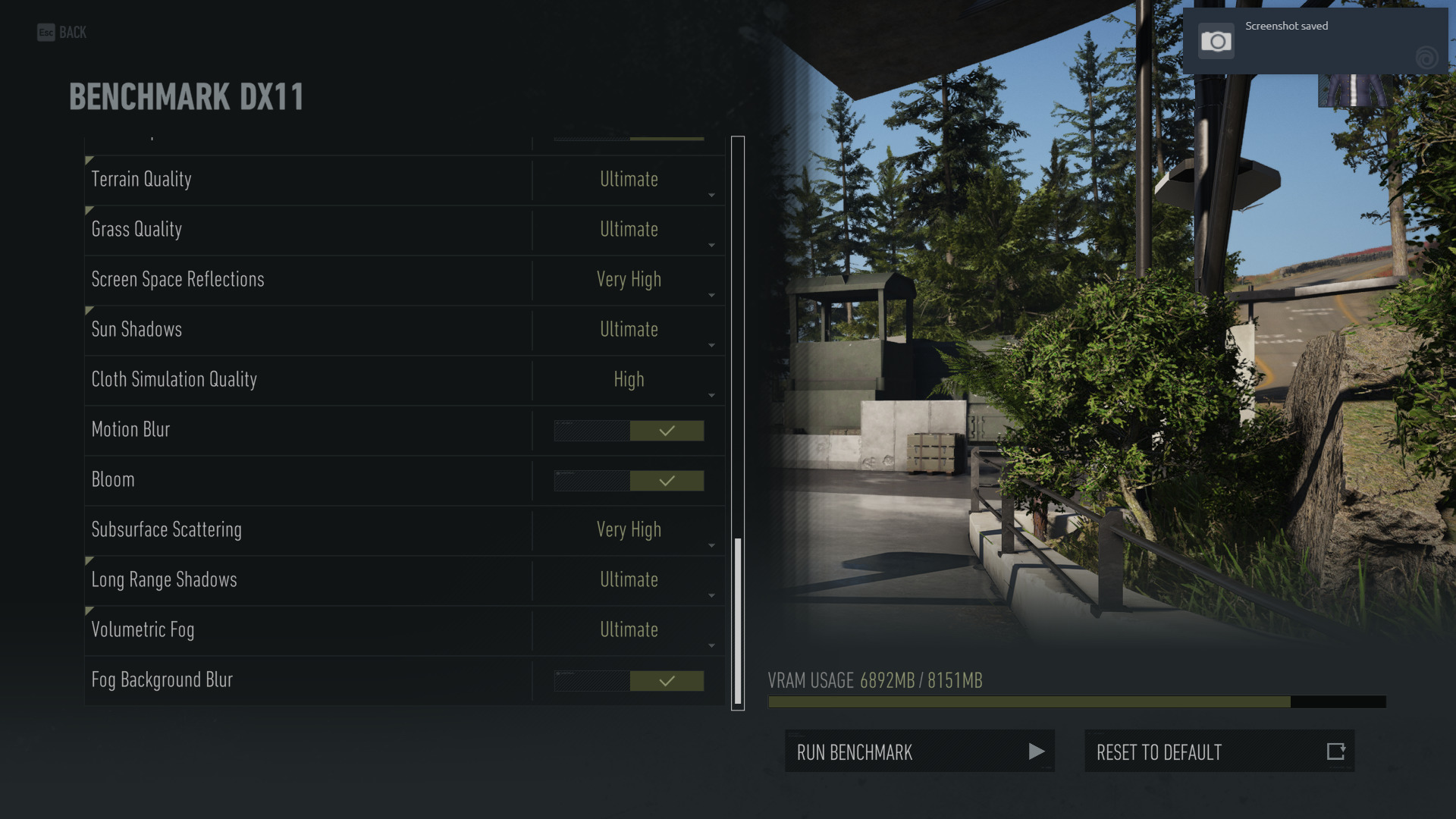
Task: Click the settings list scrollbar
Action: click(x=738, y=620)
